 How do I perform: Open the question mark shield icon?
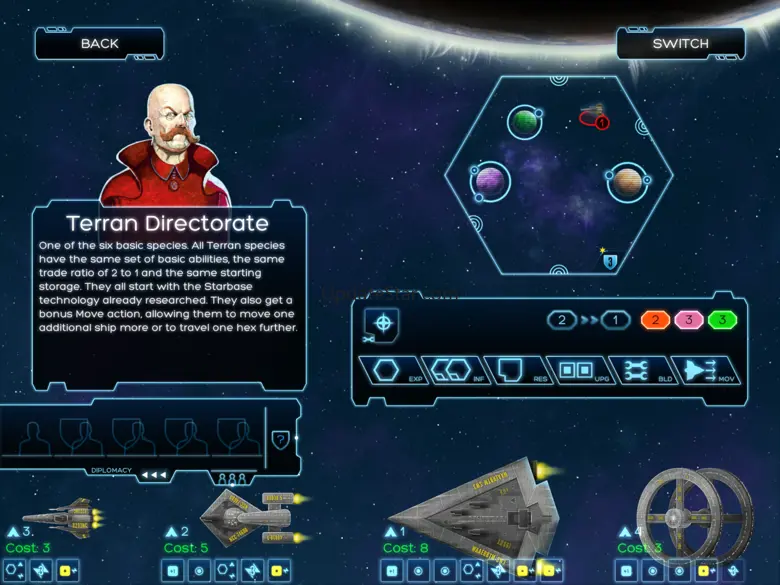pyautogui.click(x=281, y=438)
